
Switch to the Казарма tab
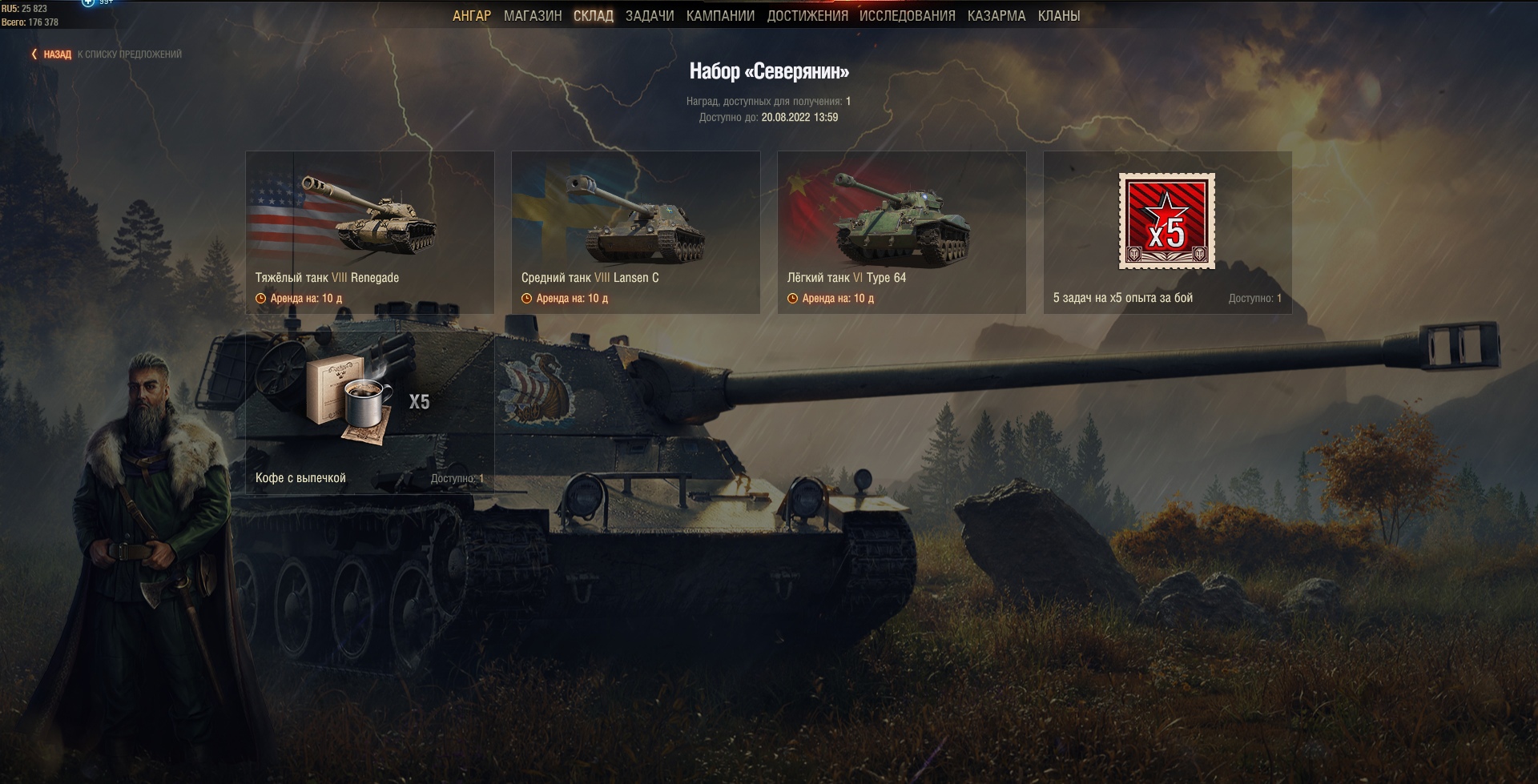point(996,16)
